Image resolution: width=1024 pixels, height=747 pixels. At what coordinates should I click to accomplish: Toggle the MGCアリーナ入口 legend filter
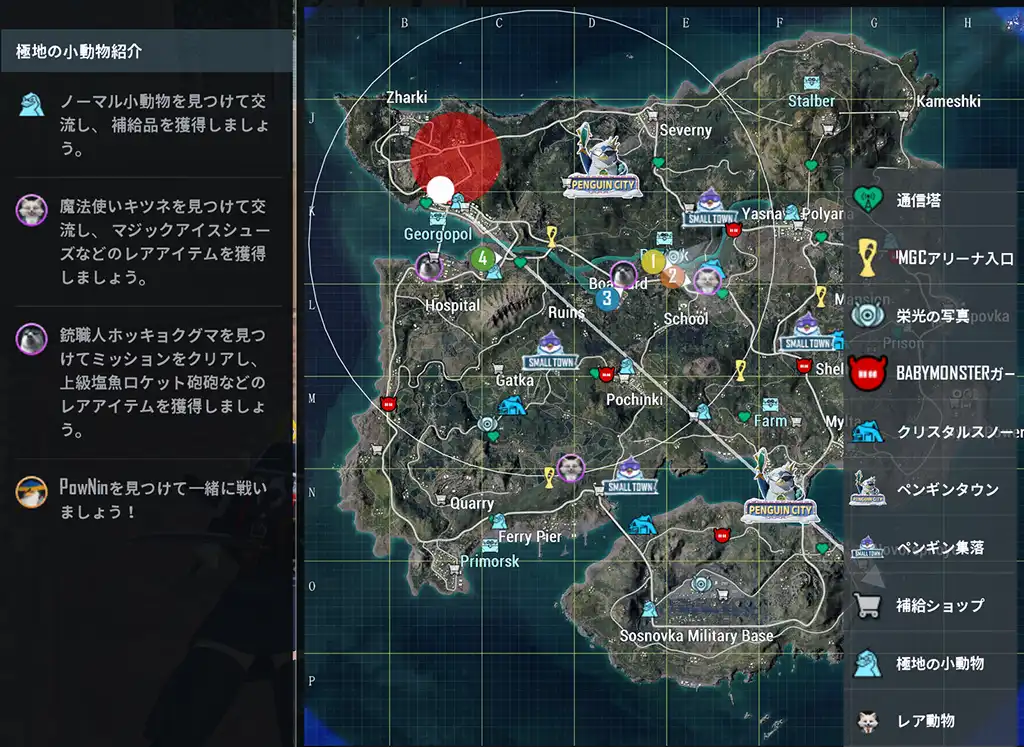[930, 258]
